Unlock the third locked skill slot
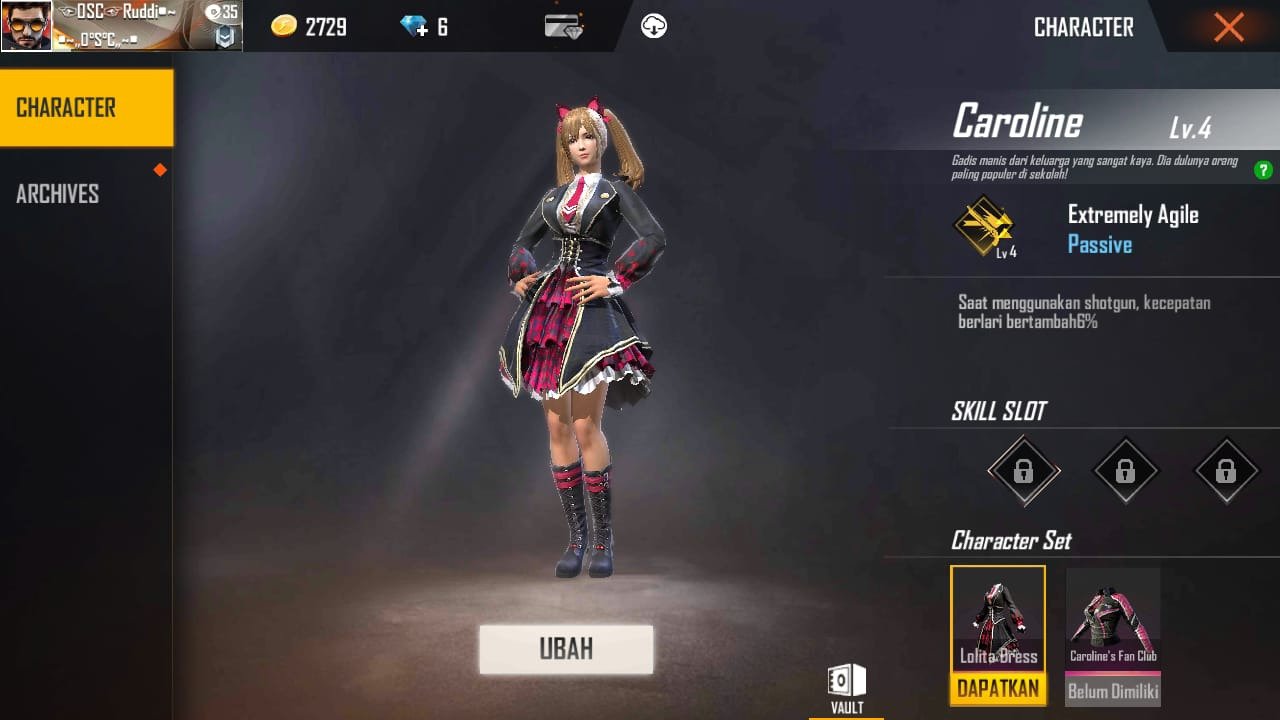Viewport: 1280px width, 720px height. [1226, 470]
